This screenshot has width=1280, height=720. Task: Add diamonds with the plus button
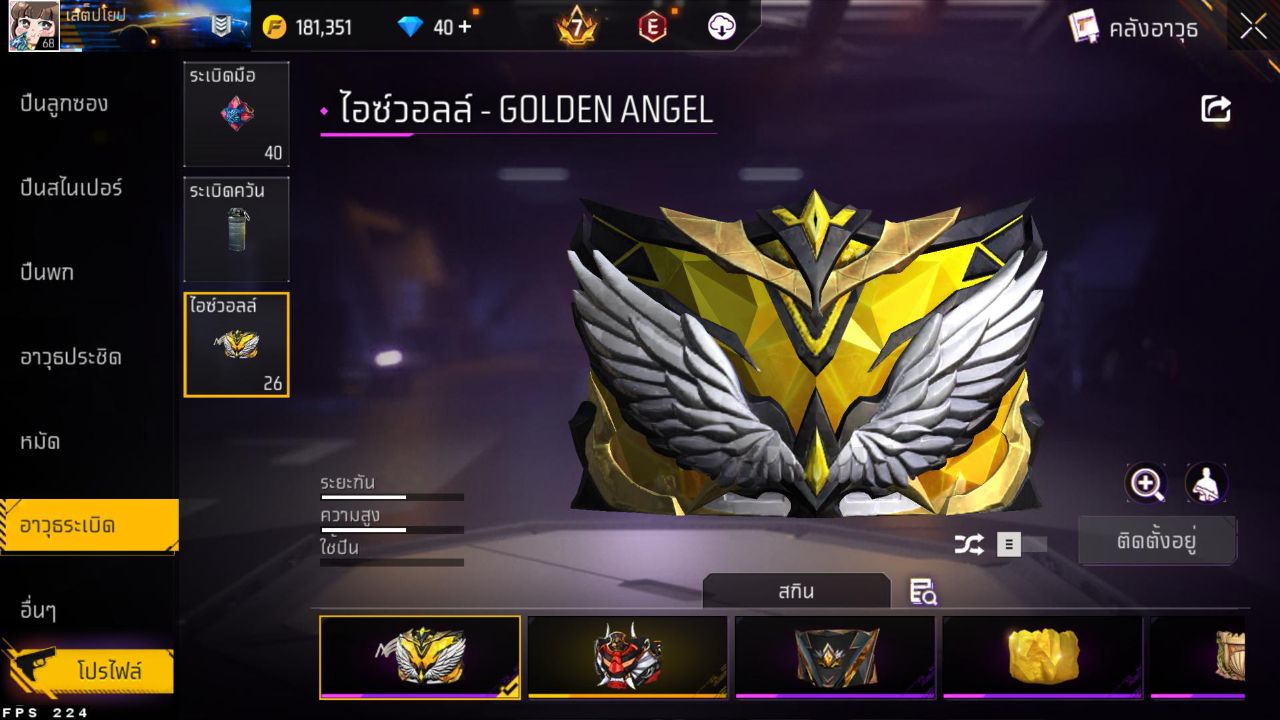(x=464, y=27)
